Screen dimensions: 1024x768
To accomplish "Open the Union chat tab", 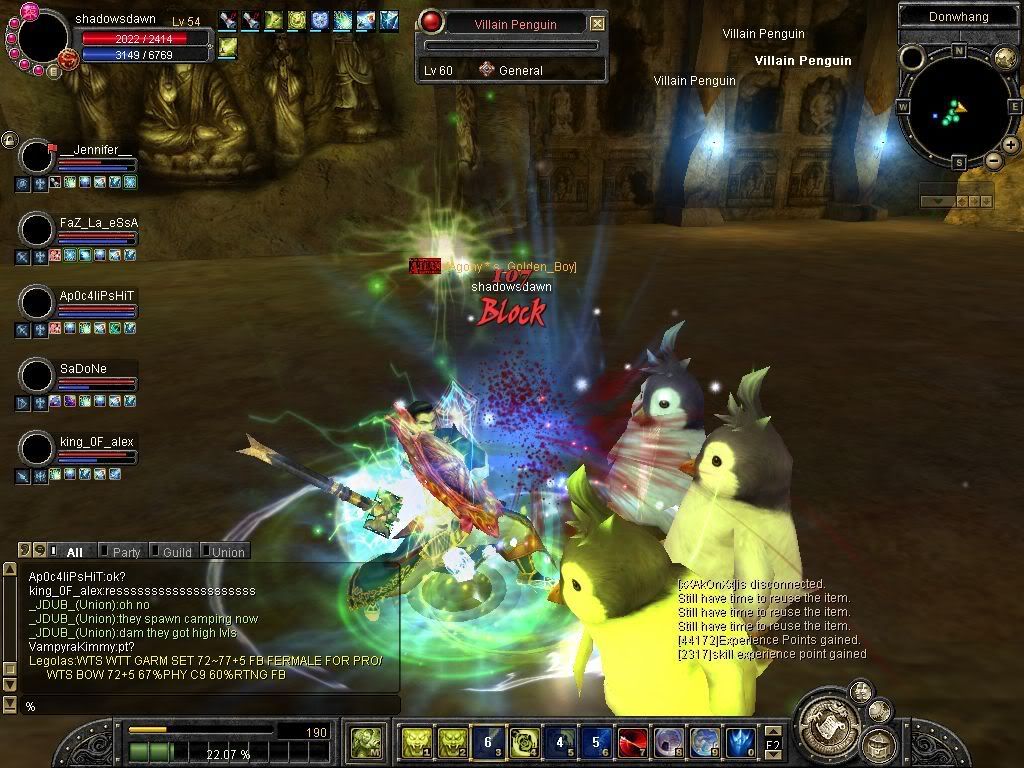I will pos(227,551).
